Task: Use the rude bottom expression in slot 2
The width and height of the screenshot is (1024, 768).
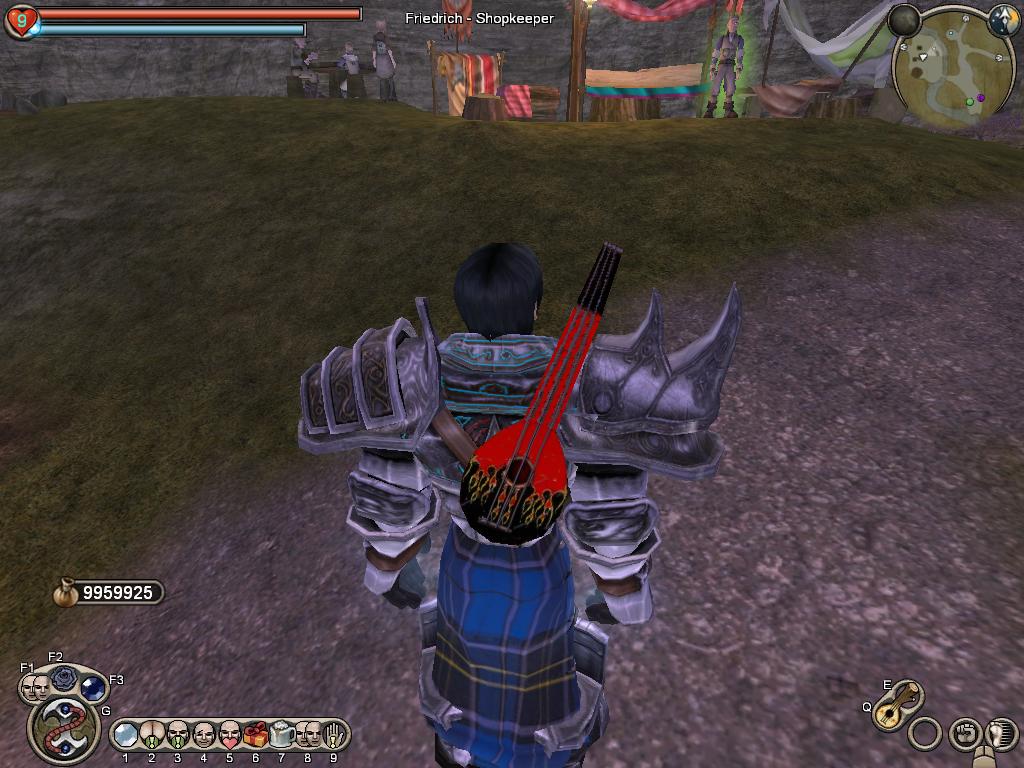Action: pyautogui.click(x=152, y=735)
